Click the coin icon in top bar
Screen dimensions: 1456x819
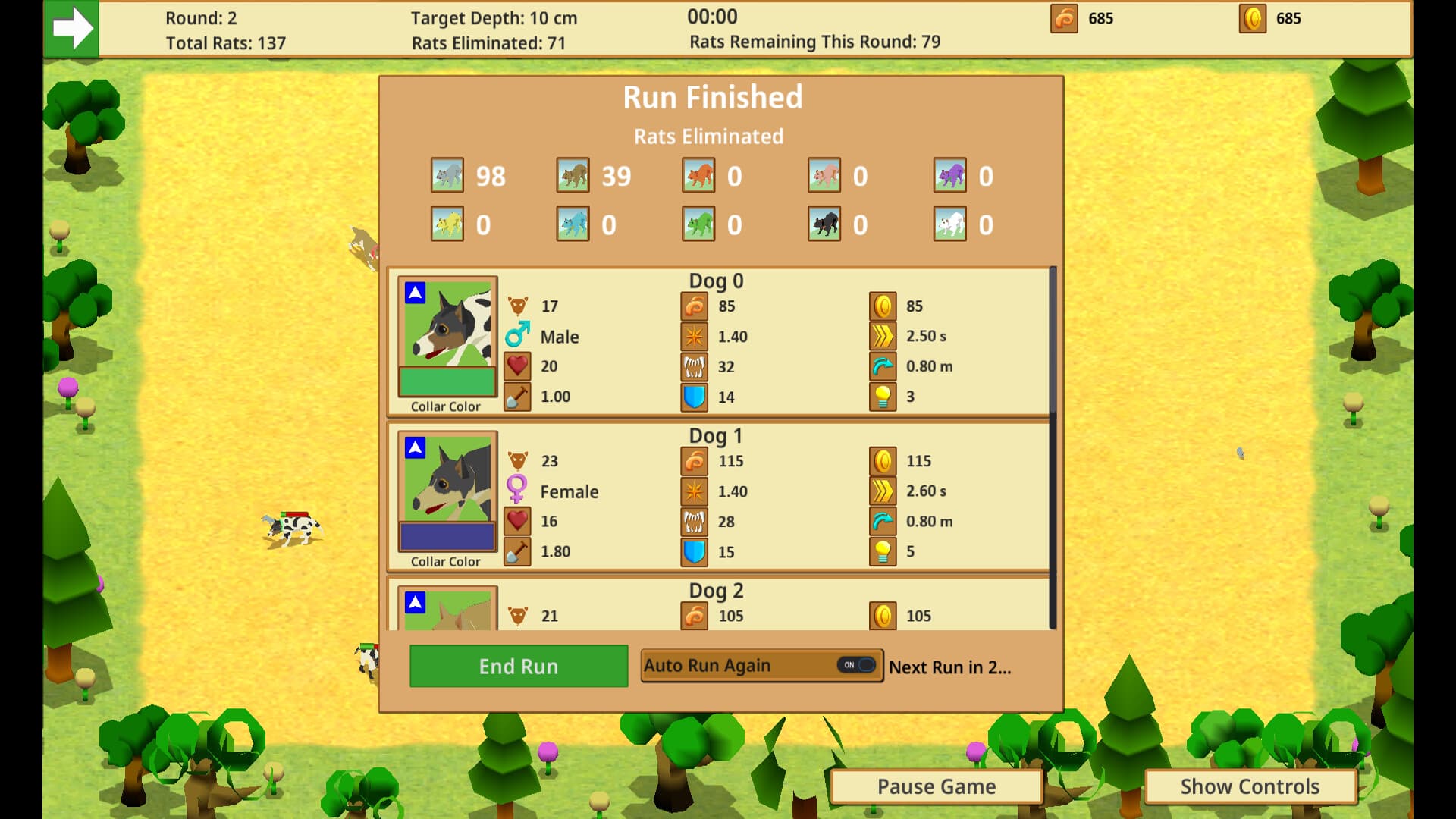click(x=1251, y=18)
